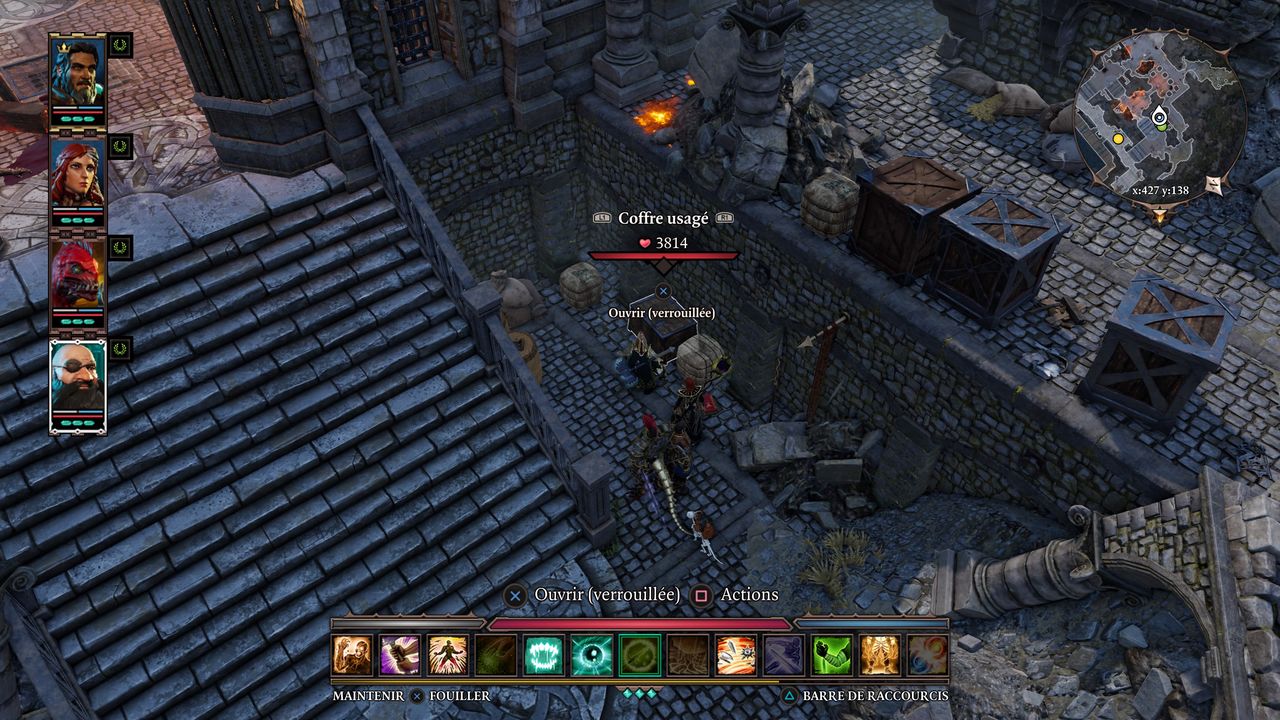Activate the green bandaged arm skill

coord(832,655)
